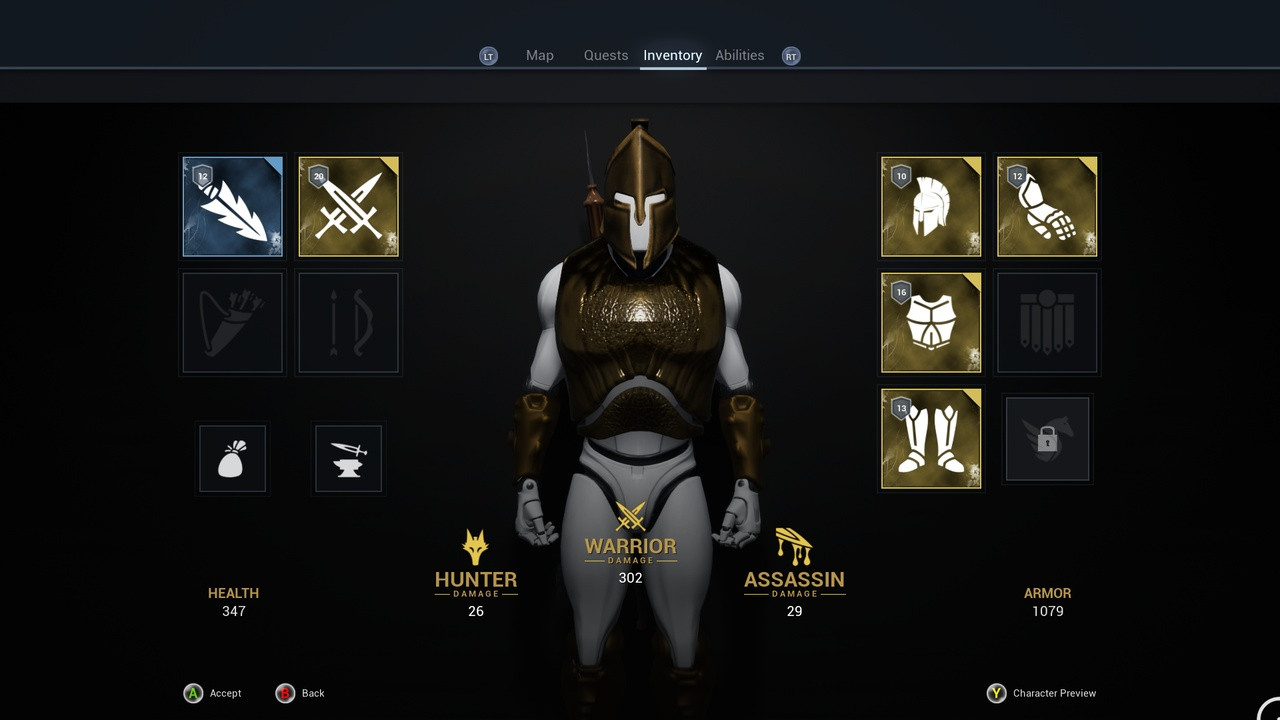Go to the Abilities tab
The width and height of the screenshot is (1280, 720).
coord(739,55)
